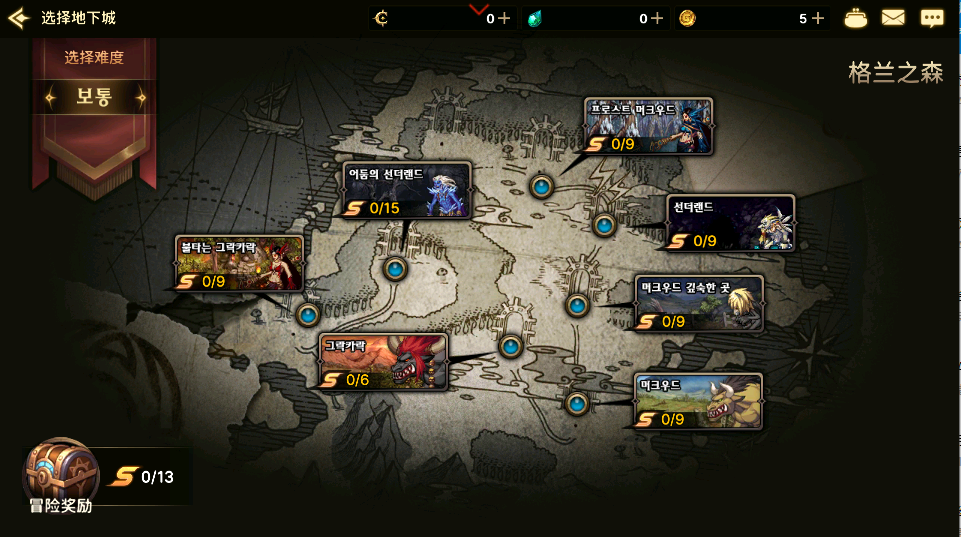Open the 불타는 그락카락 dungeon card
Image resolution: width=961 pixels, height=537 pixels.
point(239,264)
